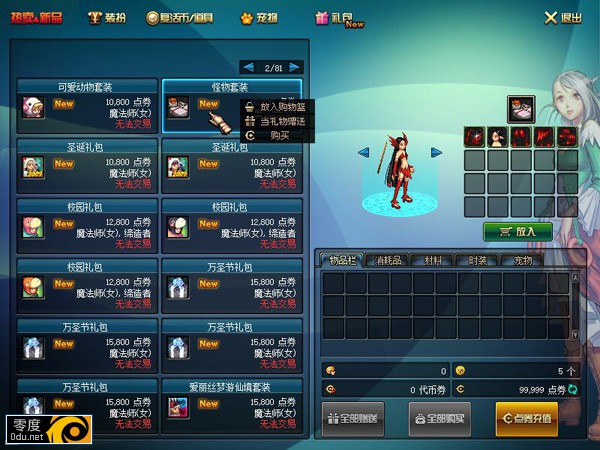This screenshot has height=450, width=600.
Task: Rotate character preview right
Action: [437, 152]
